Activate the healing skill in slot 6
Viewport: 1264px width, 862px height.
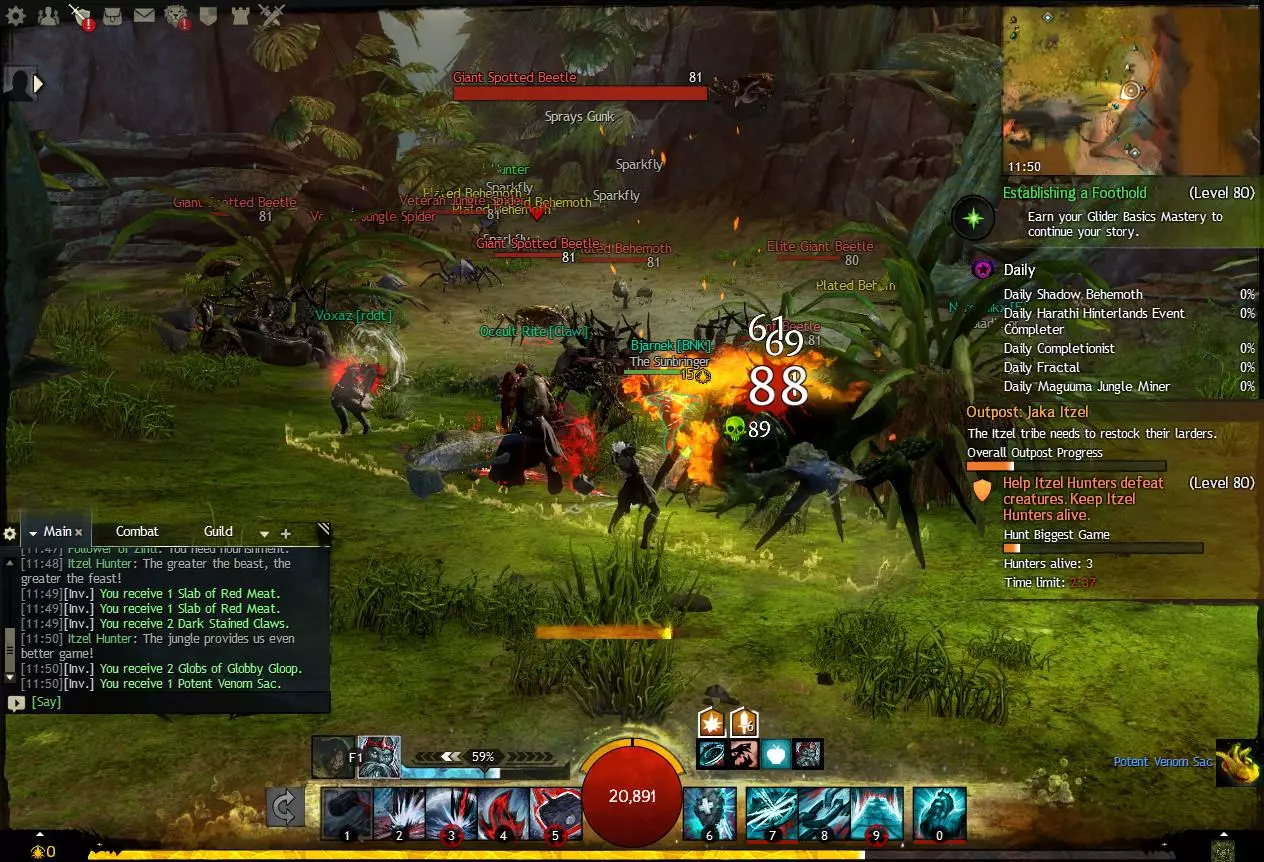(709, 813)
